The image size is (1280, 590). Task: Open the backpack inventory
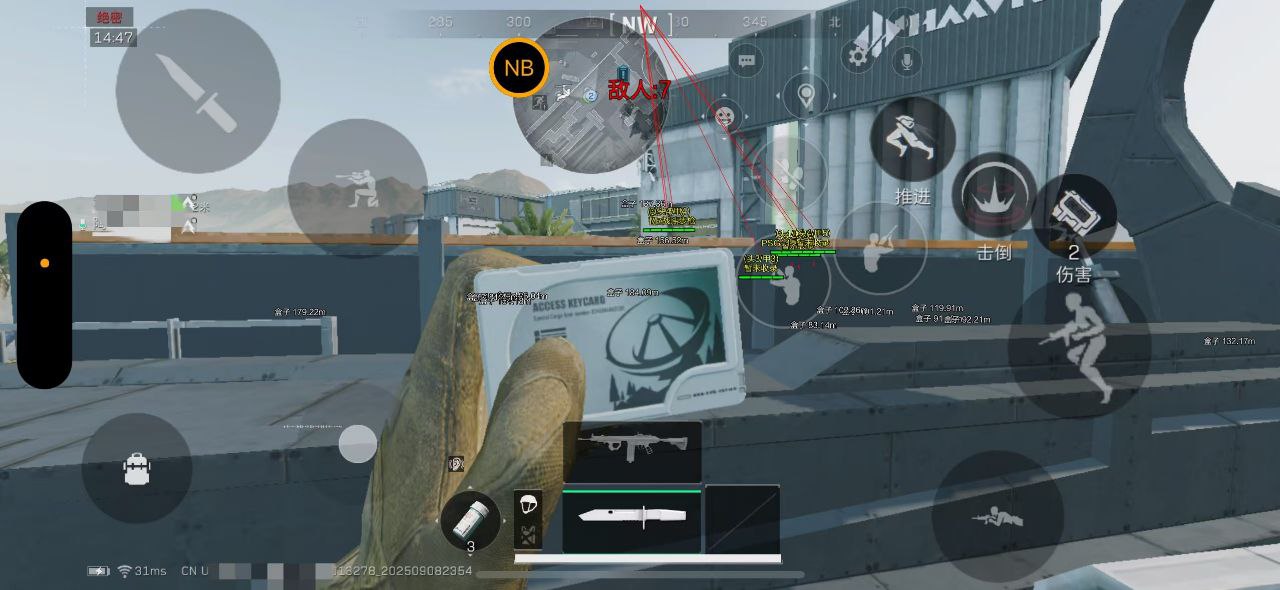coord(137,468)
